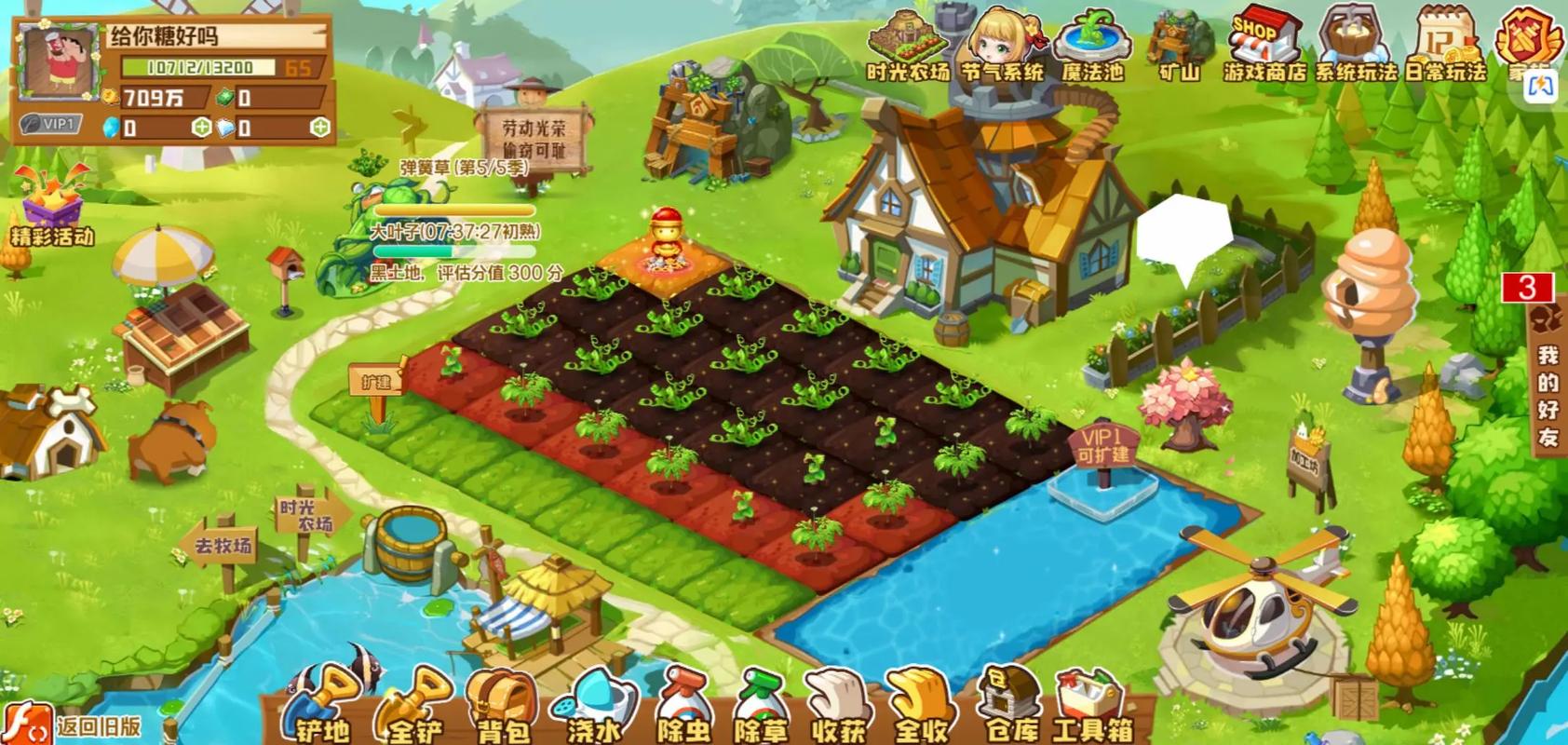Choose the 收获 harvest glove
The width and height of the screenshot is (1568, 745).
coord(838,707)
